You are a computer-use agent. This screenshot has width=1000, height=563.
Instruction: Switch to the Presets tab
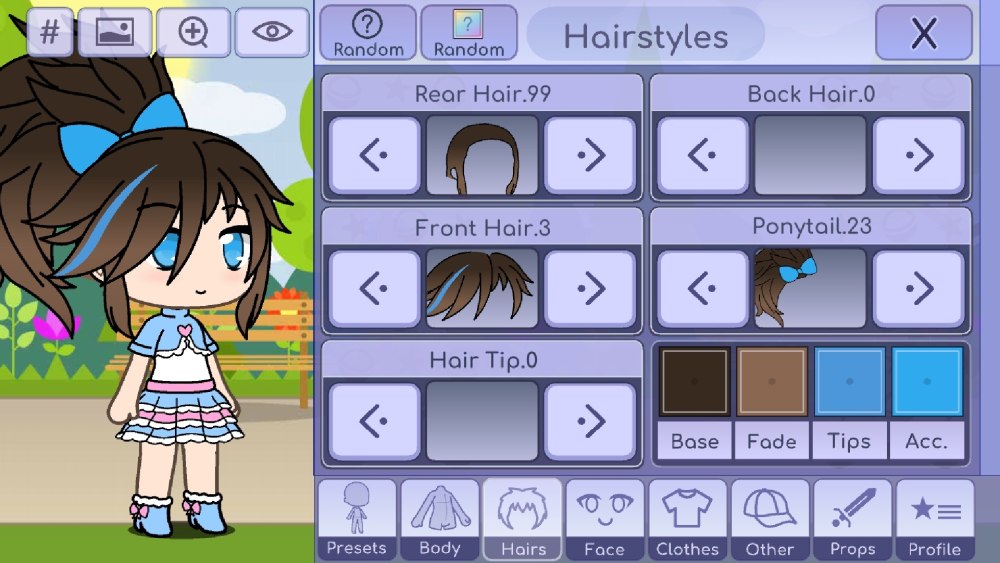coord(357,518)
